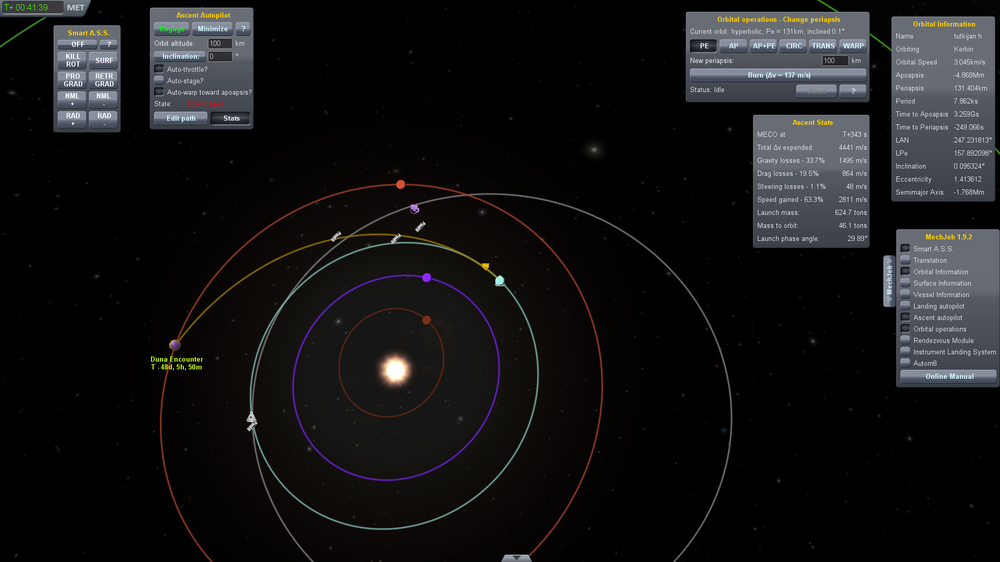Turn off Smart A.S.S. with OFF

click(x=76, y=44)
